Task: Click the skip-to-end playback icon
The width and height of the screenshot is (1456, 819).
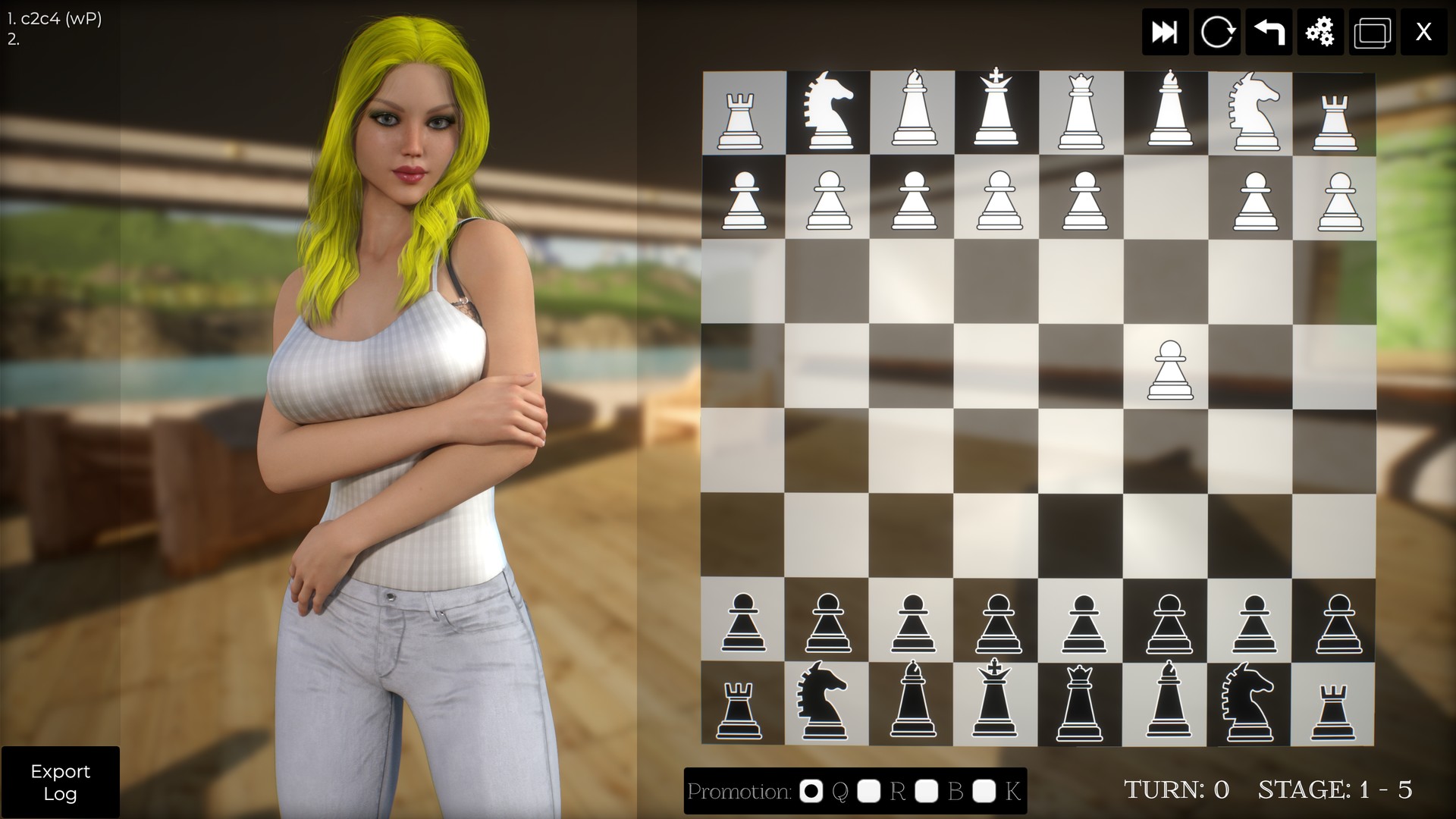Action: [1165, 32]
